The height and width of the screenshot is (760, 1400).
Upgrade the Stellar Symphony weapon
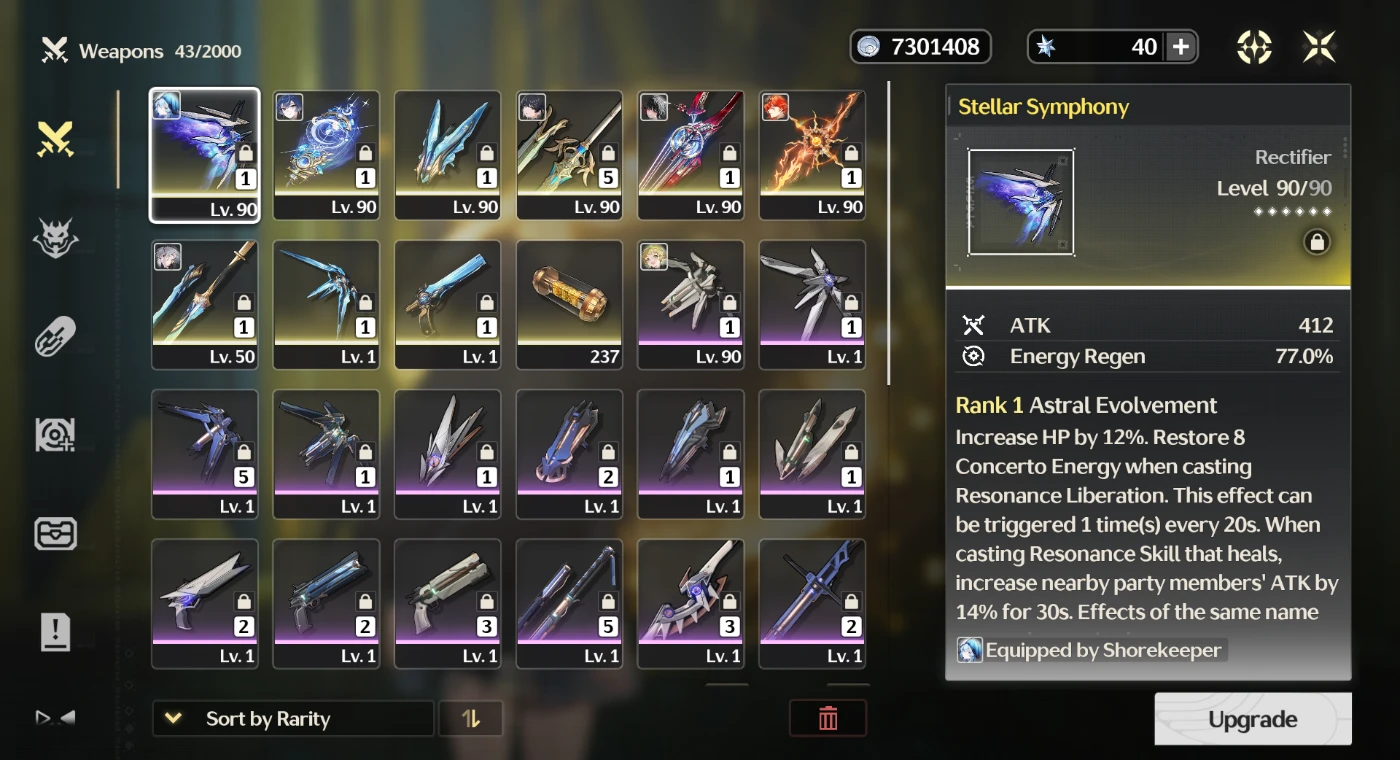click(1252, 719)
